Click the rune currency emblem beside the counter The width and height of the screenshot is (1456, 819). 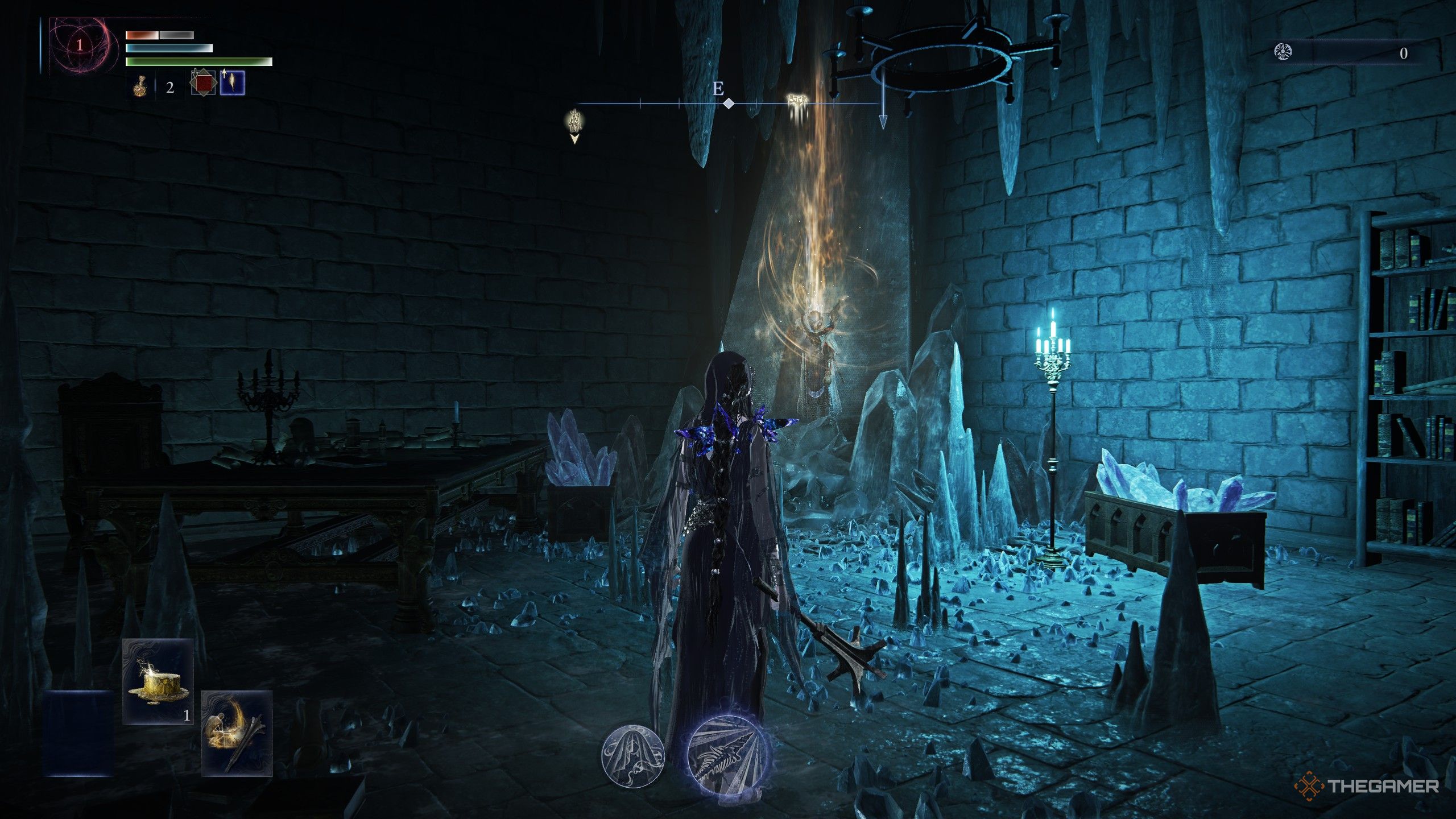point(1283,52)
